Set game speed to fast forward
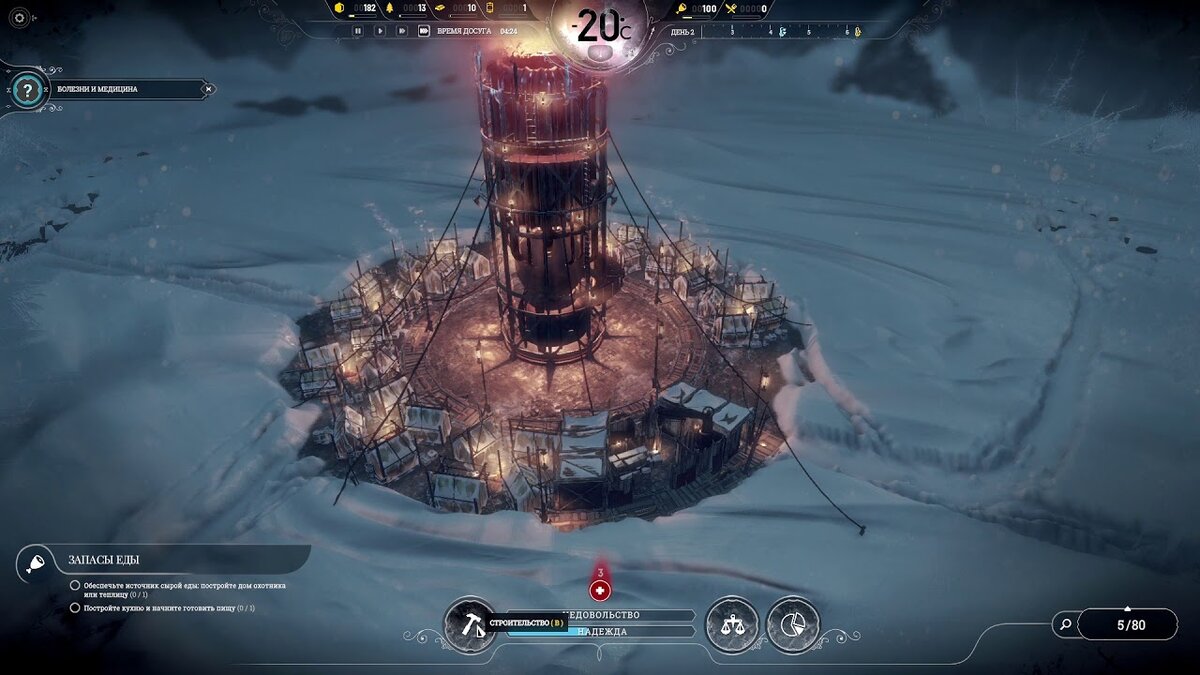This screenshot has width=1200, height=675. [x=402, y=31]
